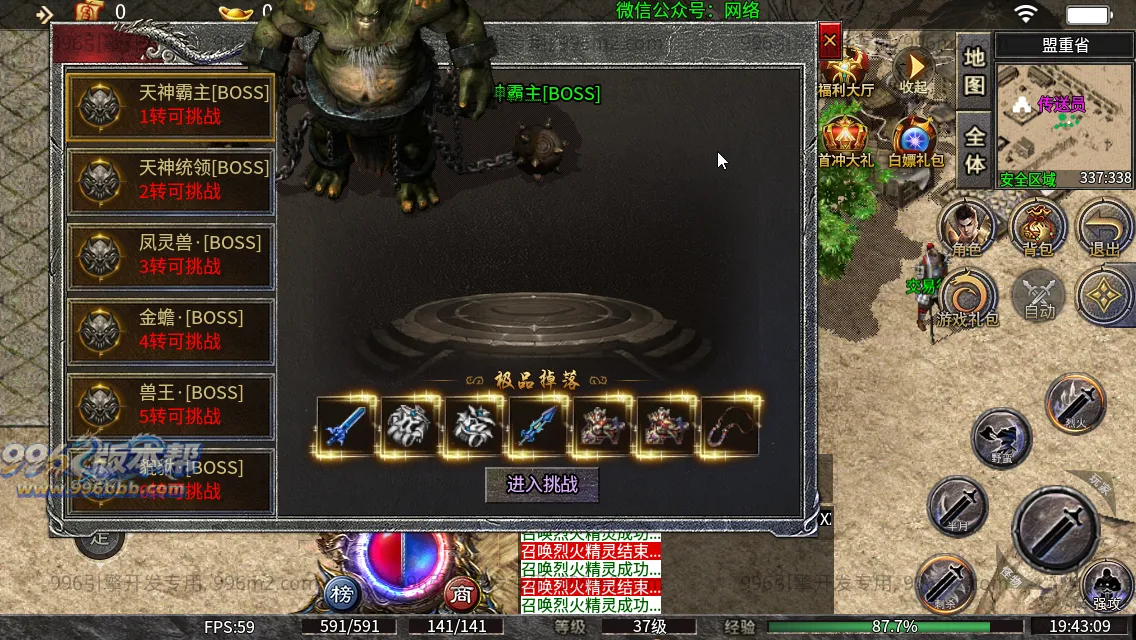Collapse the icon bar with 收起
The width and height of the screenshot is (1136, 640).
(x=913, y=70)
